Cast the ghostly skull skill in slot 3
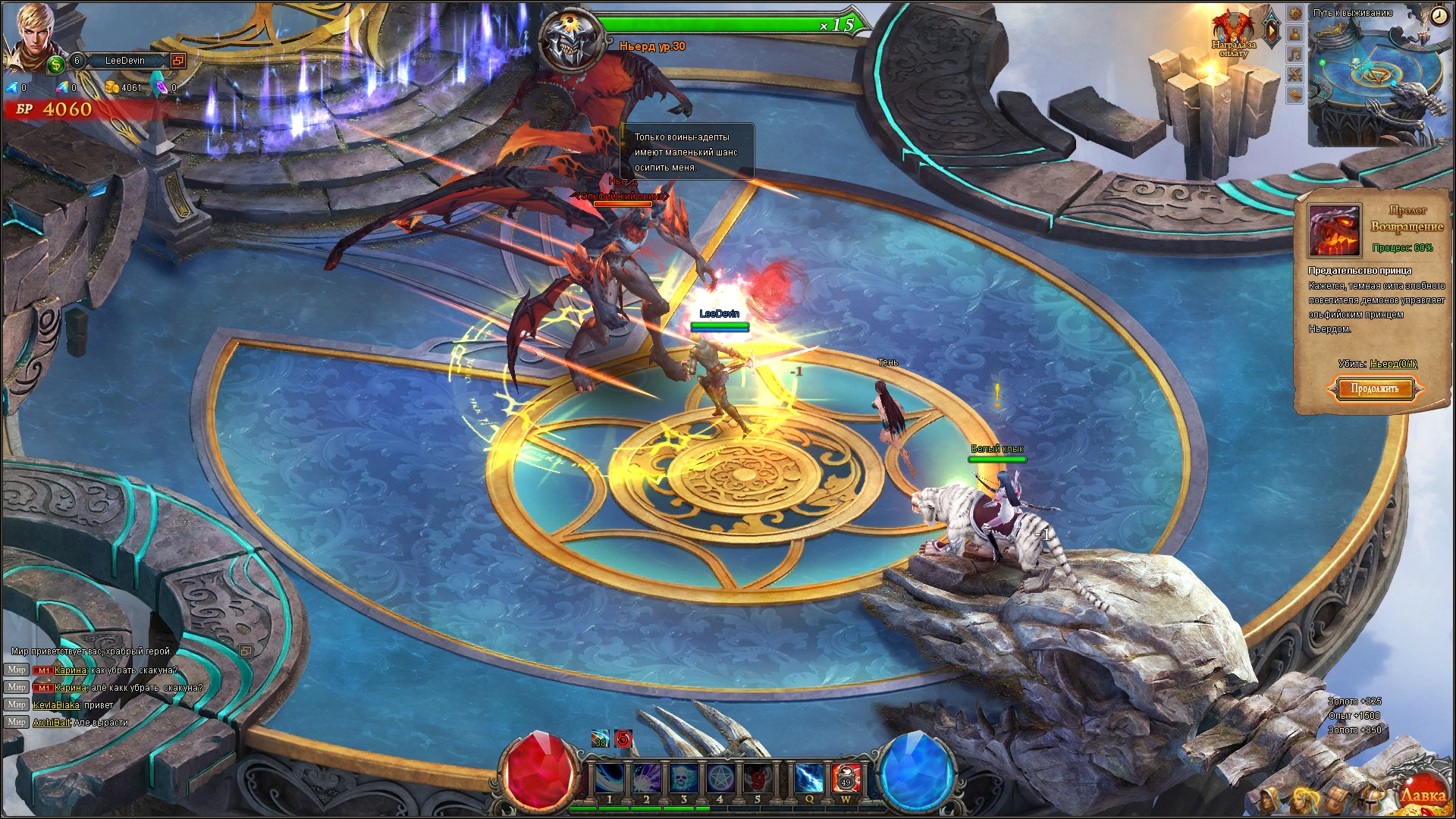Screen dimensions: 1456x819 pyautogui.click(x=683, y=779)
